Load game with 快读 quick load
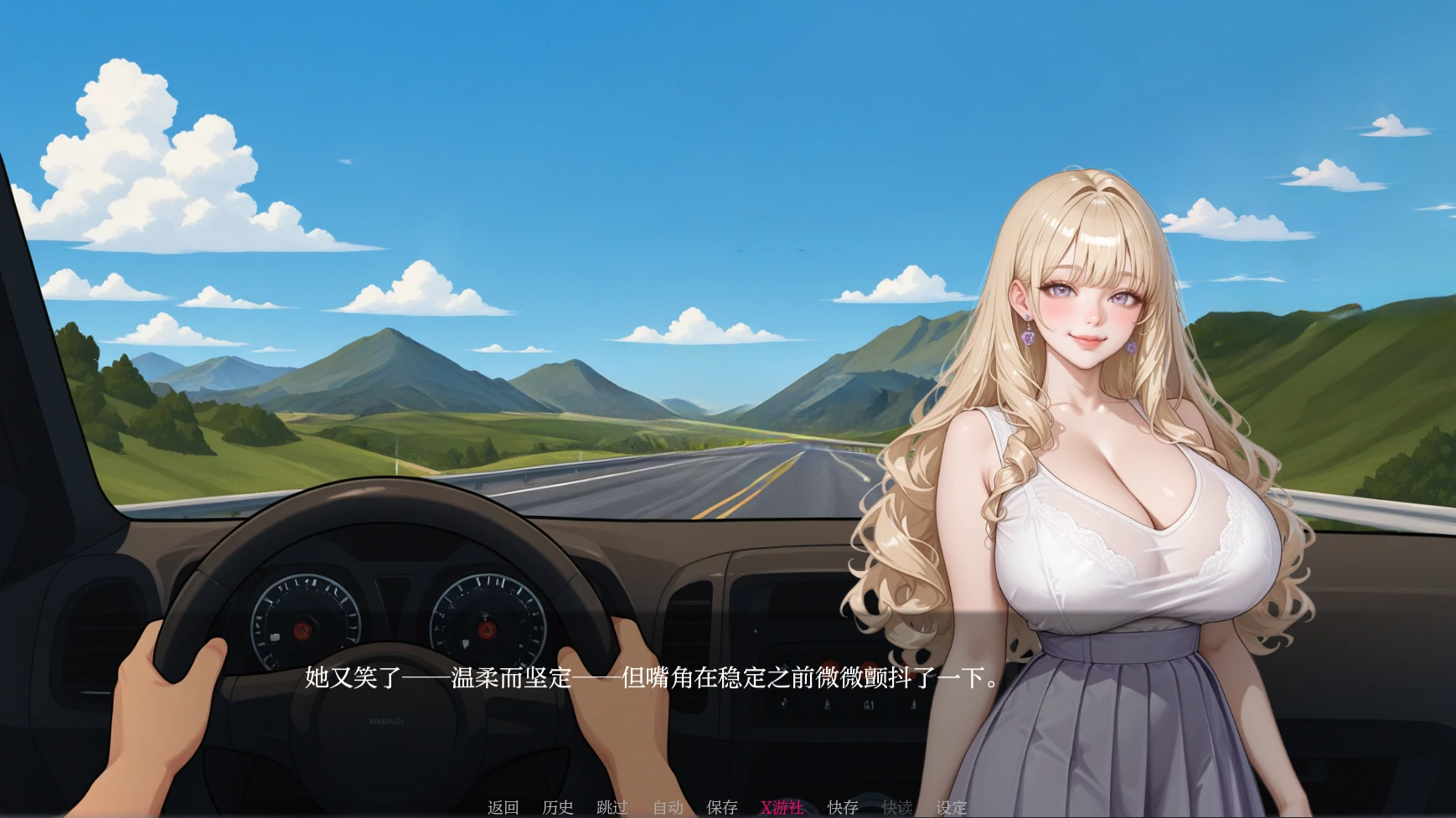 pos(899,807)
